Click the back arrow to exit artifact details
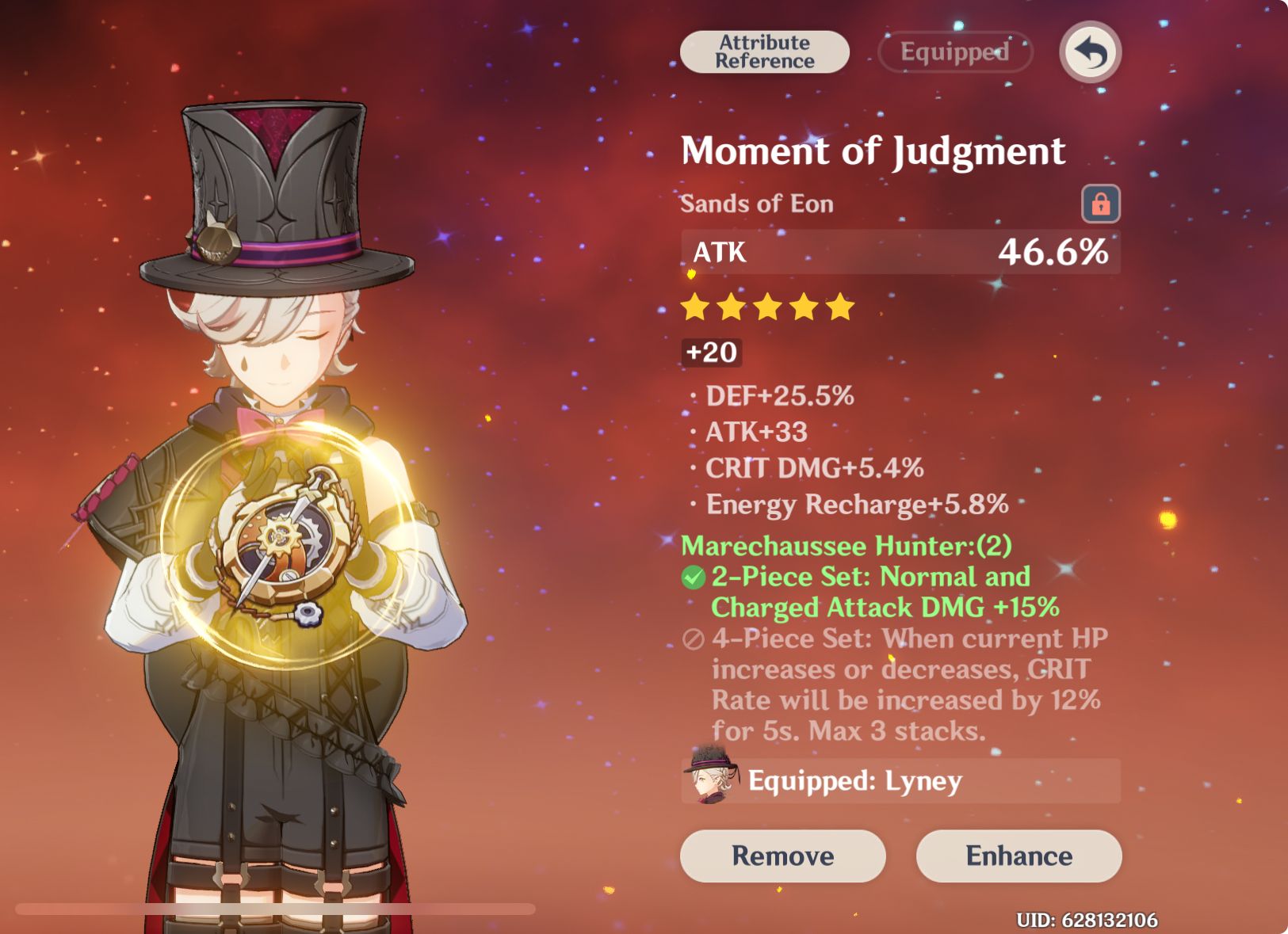This screenshot has height=934, width=1288. coord(1091,51)
